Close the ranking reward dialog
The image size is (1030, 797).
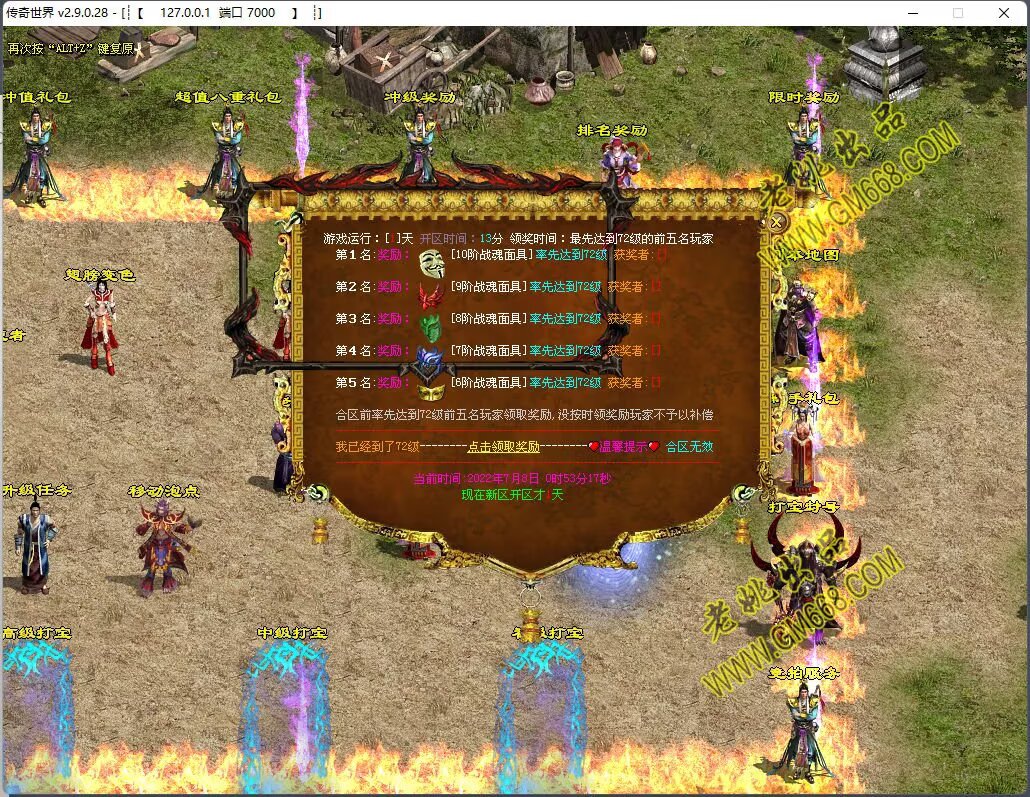click(x=777, y=224)
